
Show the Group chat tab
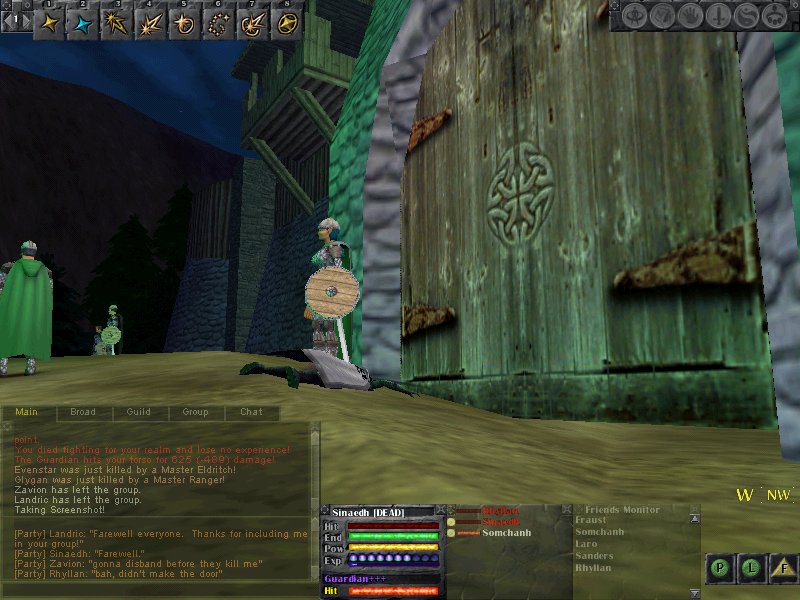195,412
